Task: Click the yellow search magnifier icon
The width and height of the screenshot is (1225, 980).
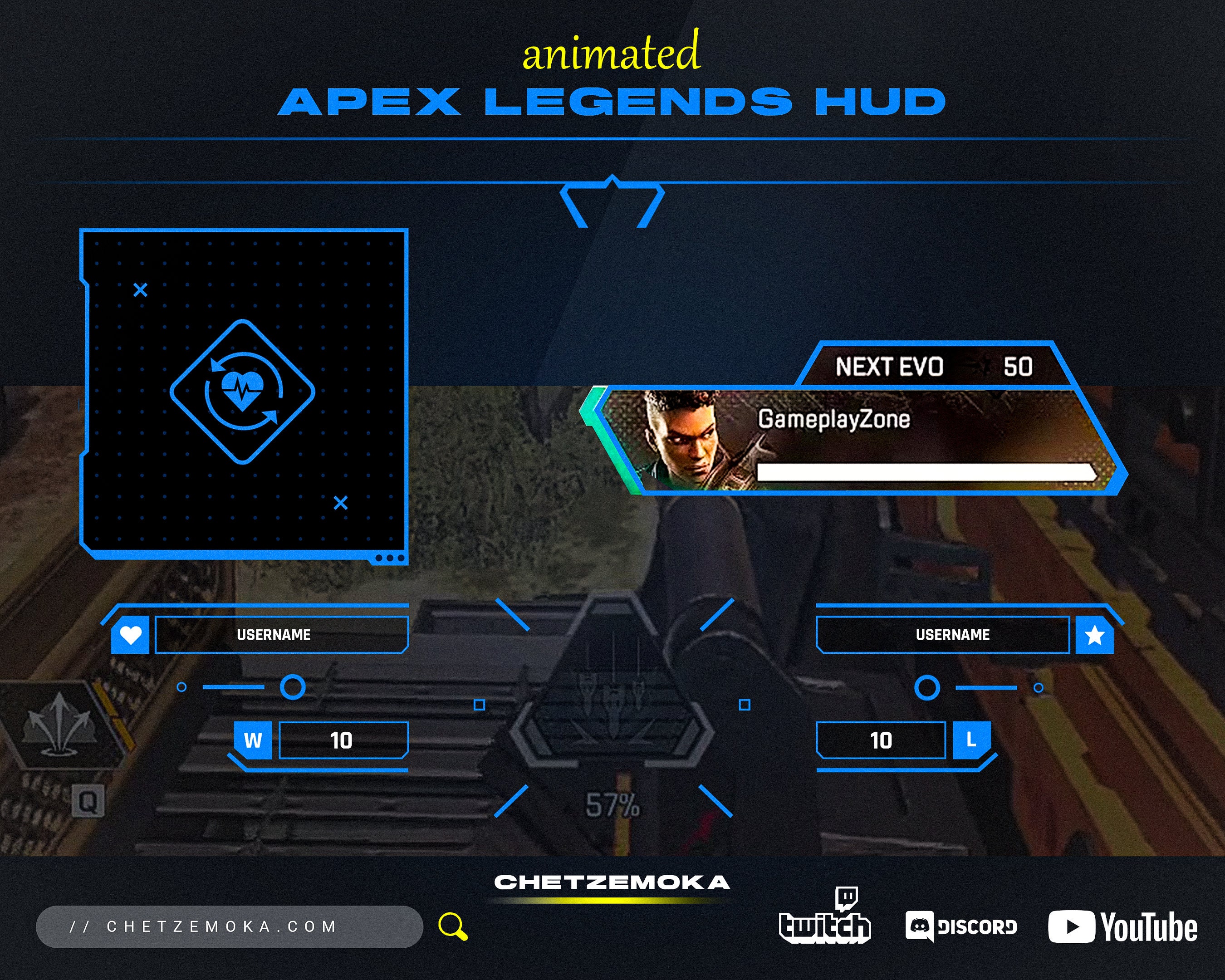Action: pos(452,926)
